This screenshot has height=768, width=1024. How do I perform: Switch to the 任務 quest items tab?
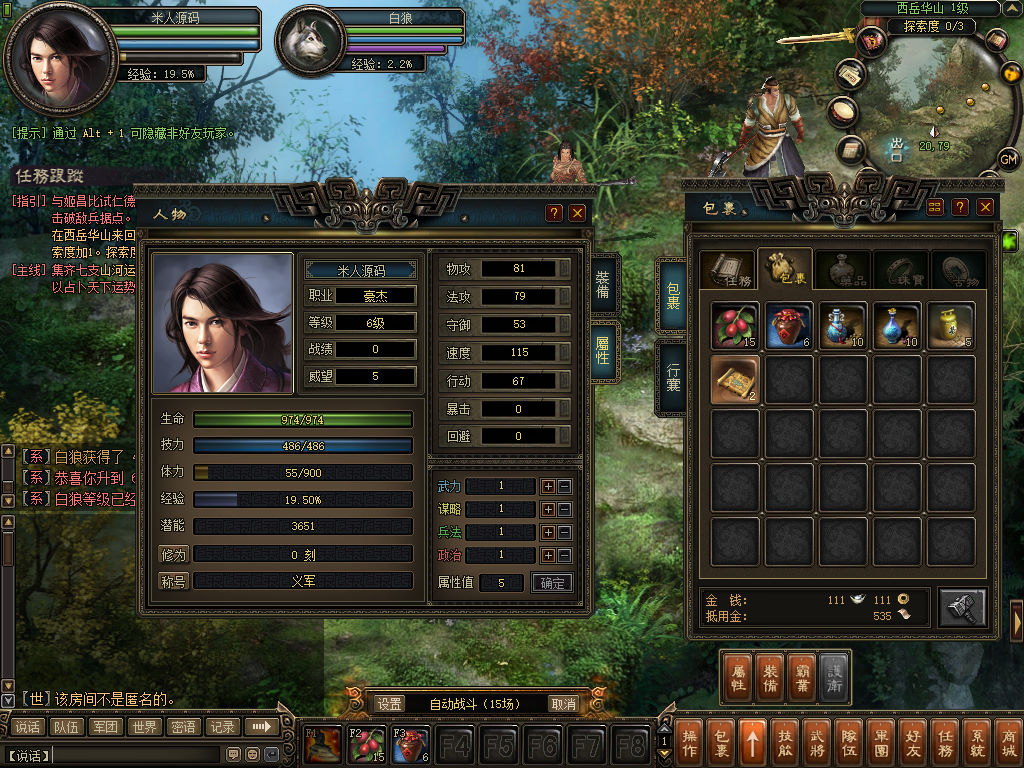coord(727,269)
